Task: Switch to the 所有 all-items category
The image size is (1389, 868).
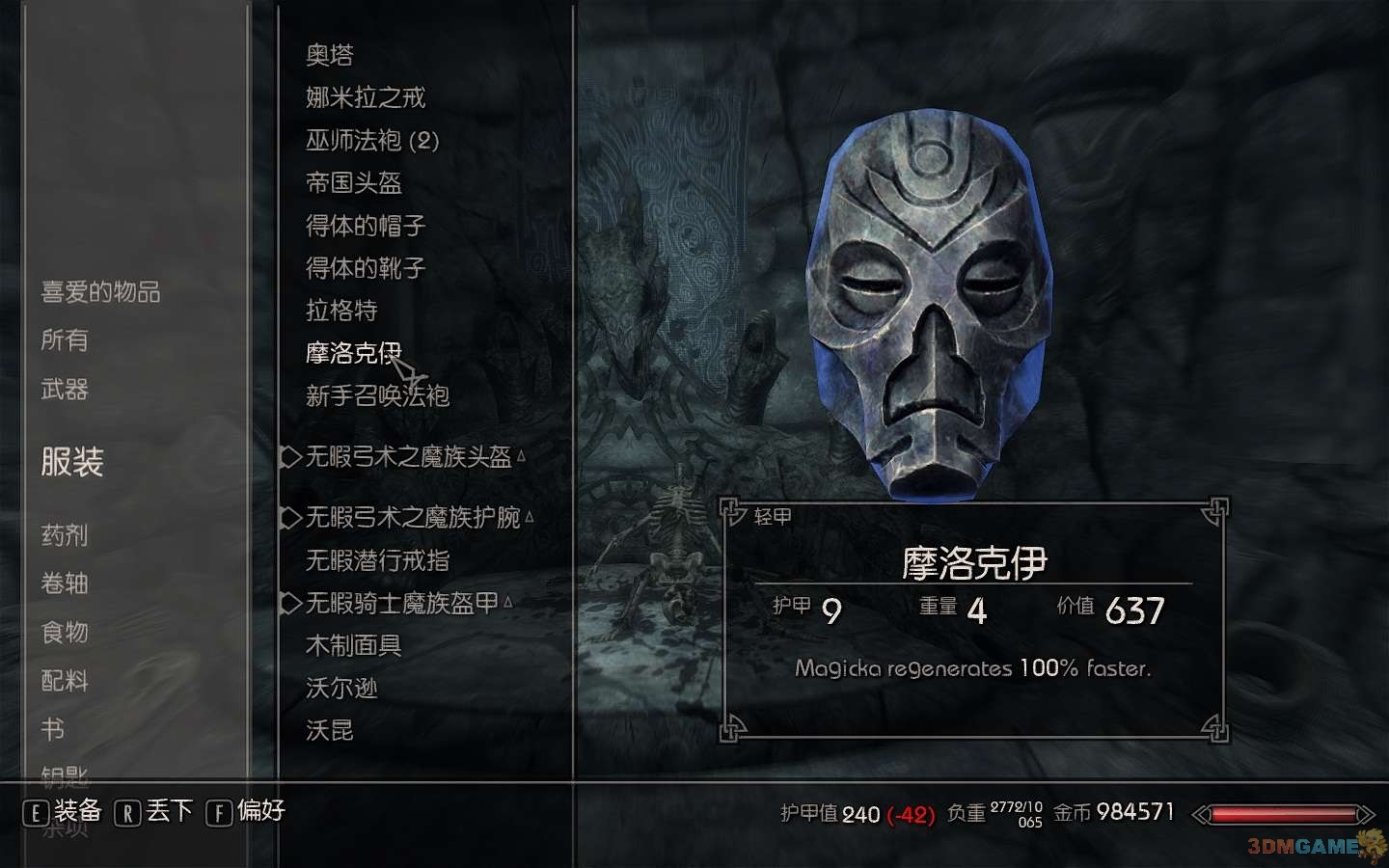Action: tap(65, 339)
